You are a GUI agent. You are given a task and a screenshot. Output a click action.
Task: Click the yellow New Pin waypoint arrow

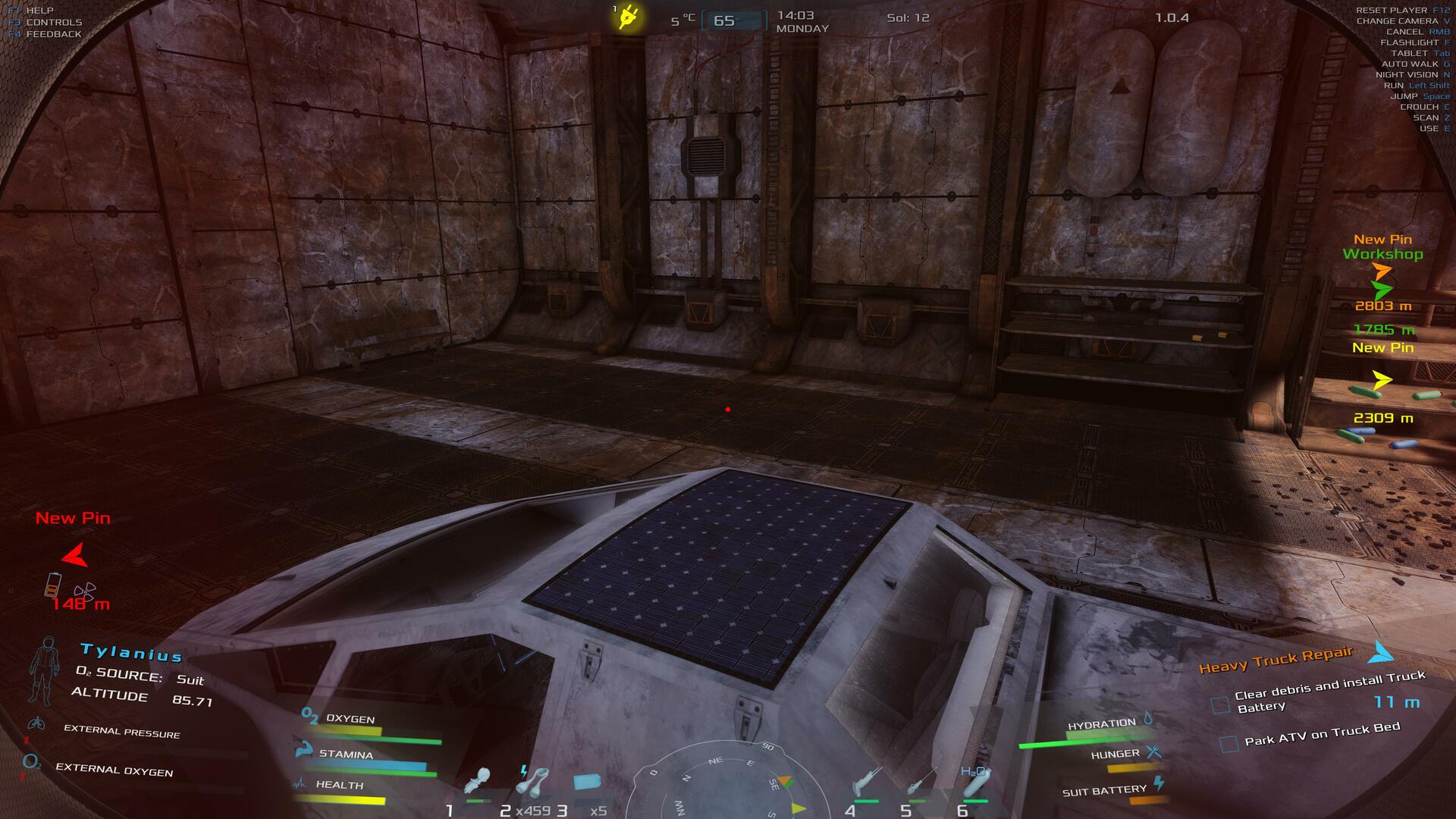pyautogui.click(x=1382, y=380)
